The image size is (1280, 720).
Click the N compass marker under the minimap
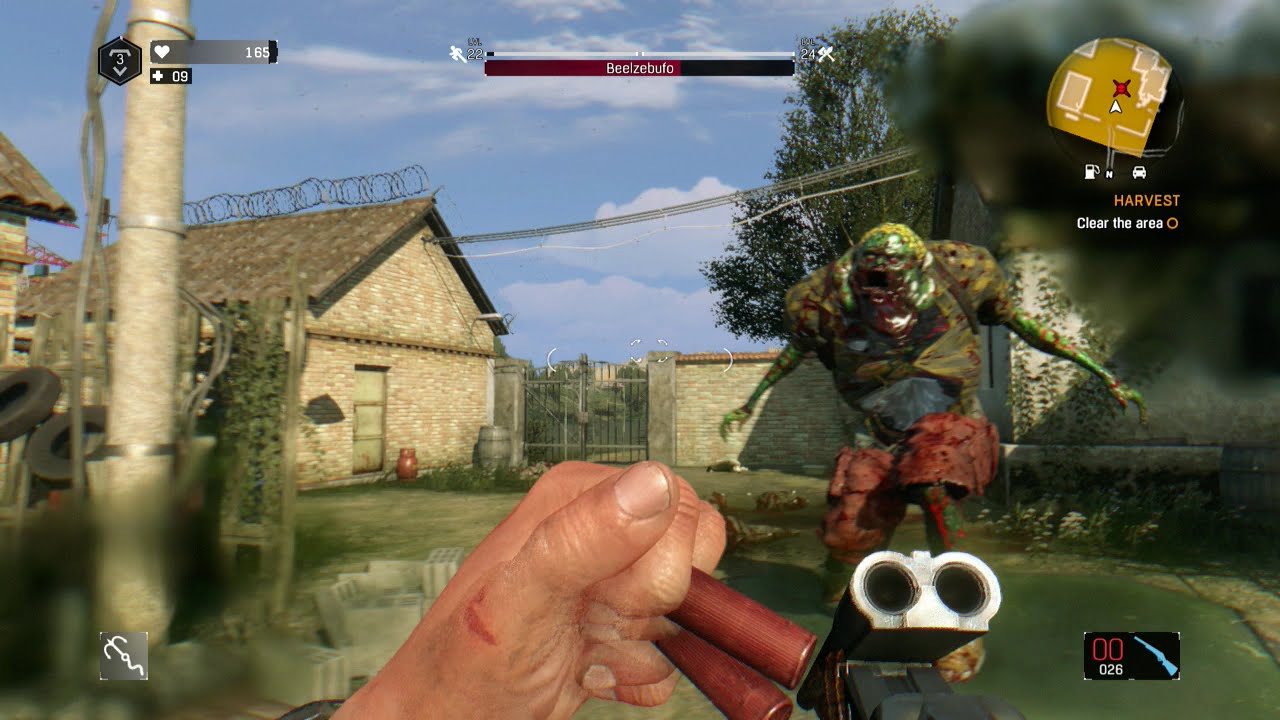click(1109, 174)
